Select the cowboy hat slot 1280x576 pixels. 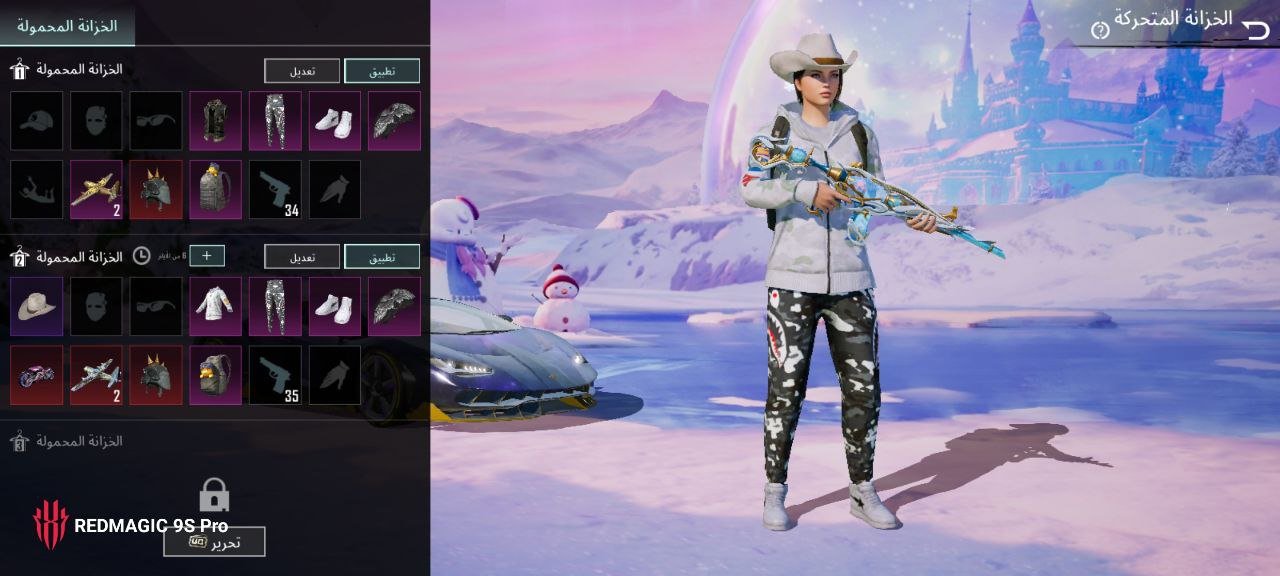36,307
